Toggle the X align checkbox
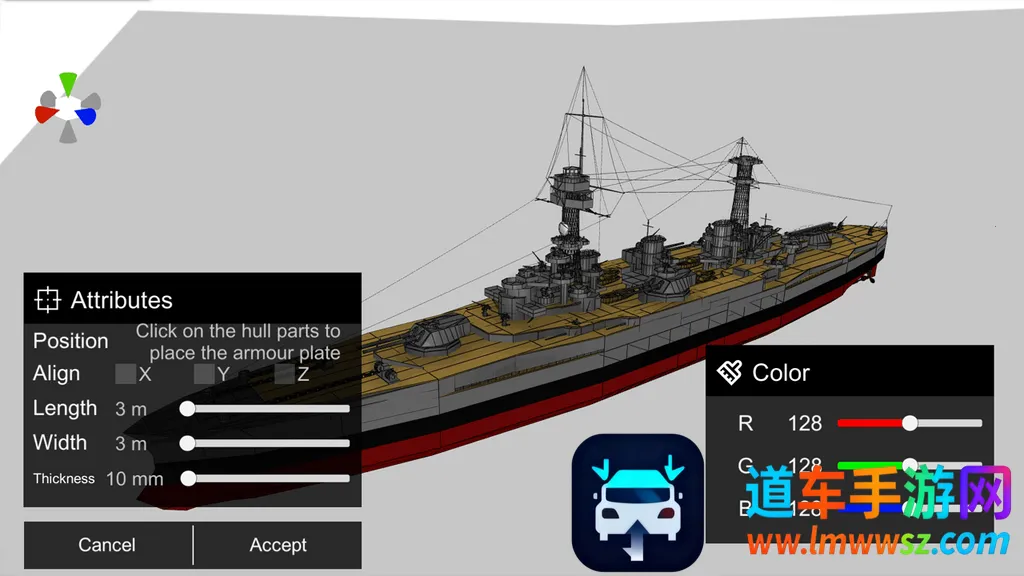 [x=126, y=374]
